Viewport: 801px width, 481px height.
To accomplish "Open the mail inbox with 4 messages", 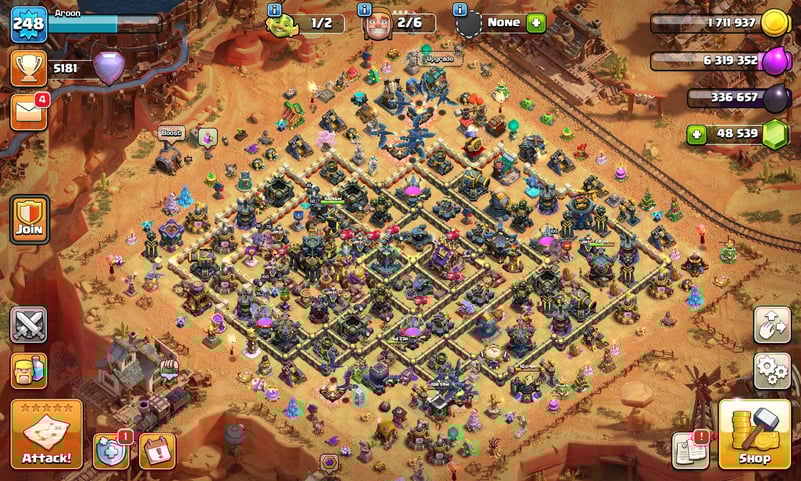I will click(29, 112).
